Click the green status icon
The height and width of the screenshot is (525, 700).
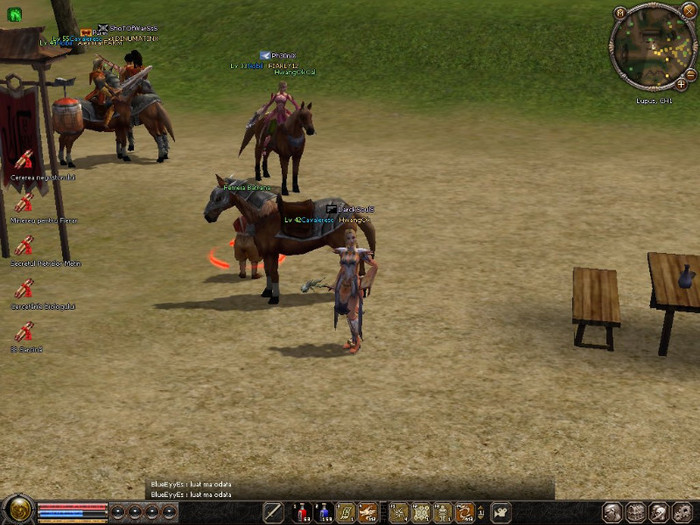16,15
